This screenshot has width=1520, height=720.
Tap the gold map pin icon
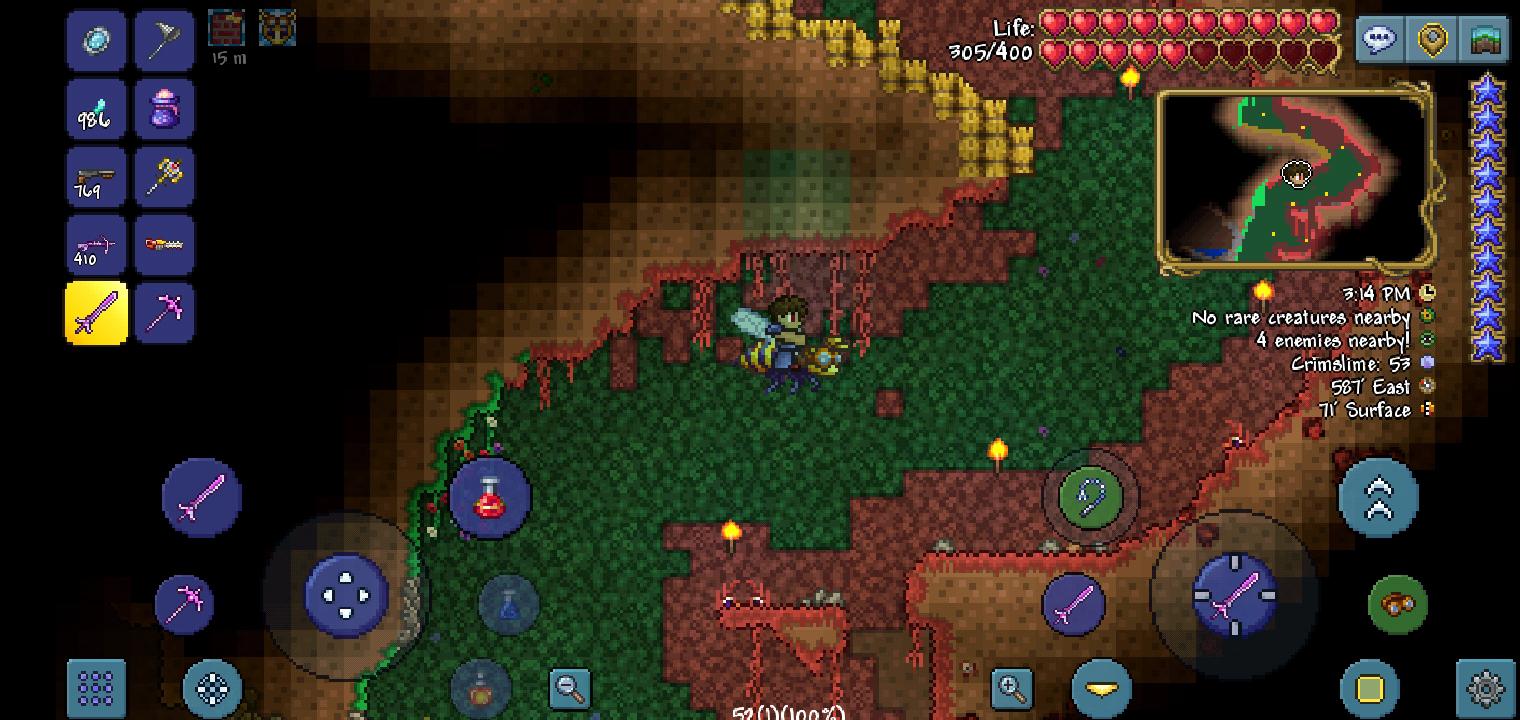1431,40
